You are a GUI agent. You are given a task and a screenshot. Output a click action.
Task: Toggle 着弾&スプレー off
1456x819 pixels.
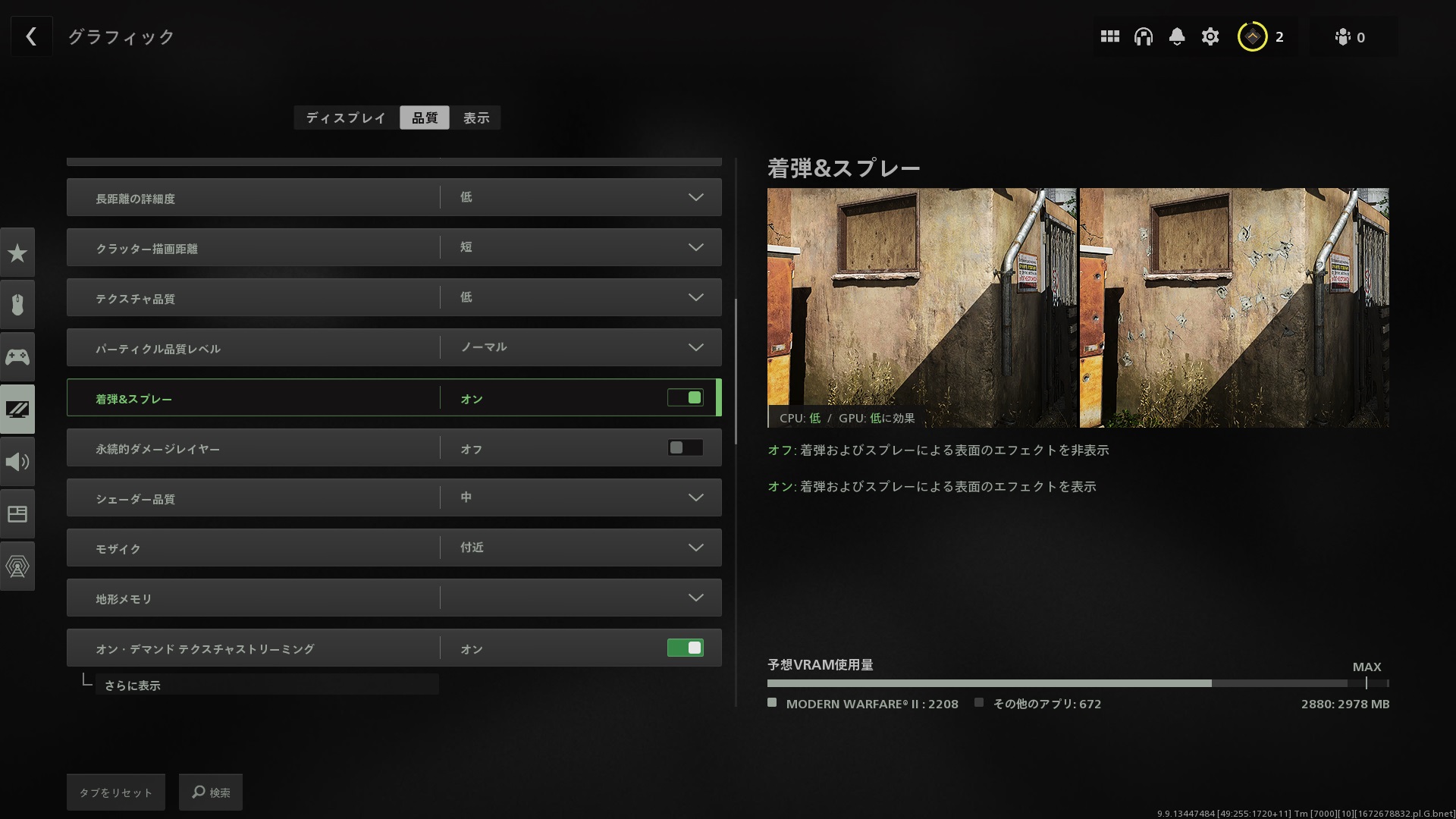pyautogui.click(x=685, y=397)
